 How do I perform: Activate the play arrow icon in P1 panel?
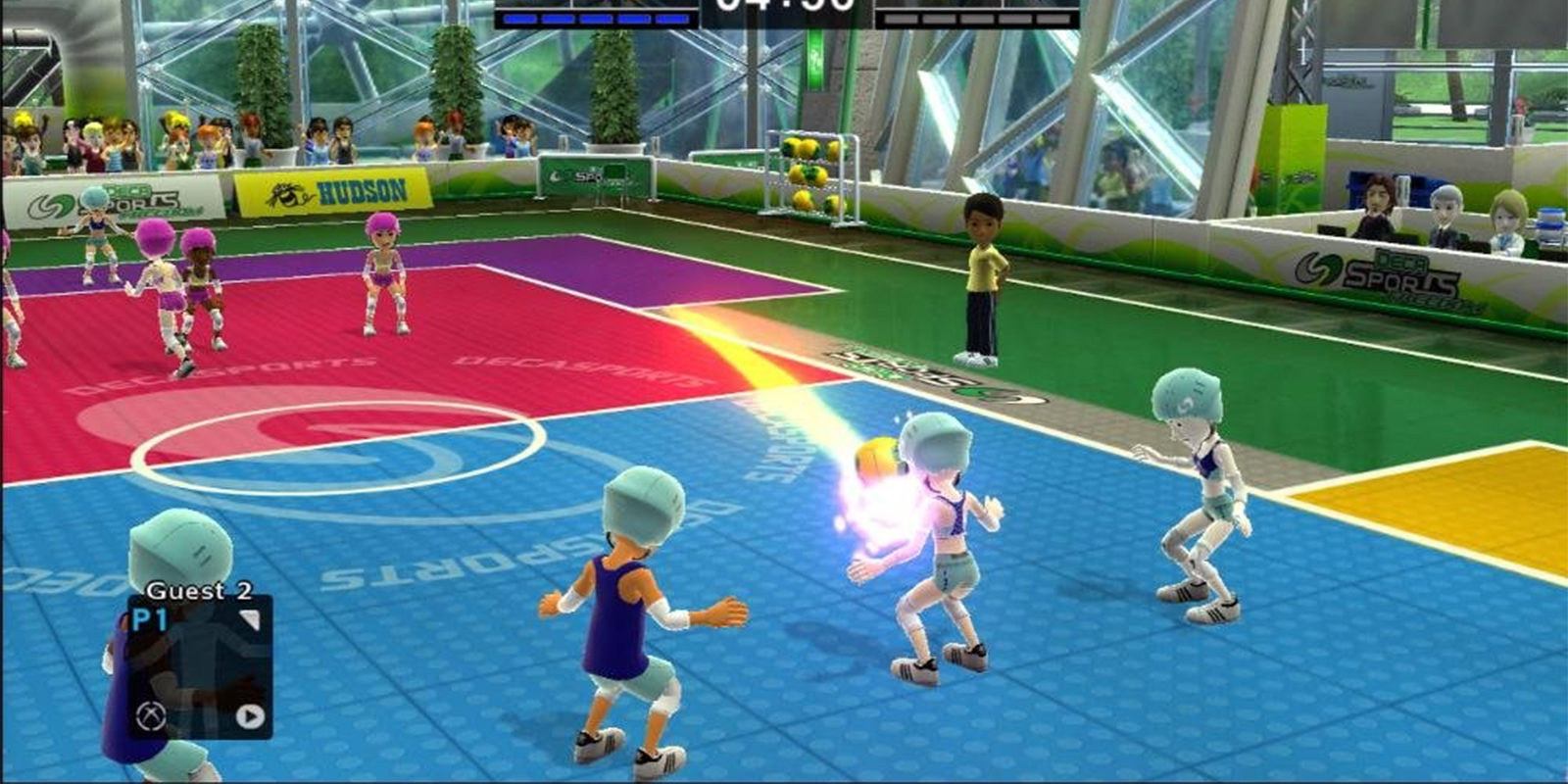click(x=250, y=717)
